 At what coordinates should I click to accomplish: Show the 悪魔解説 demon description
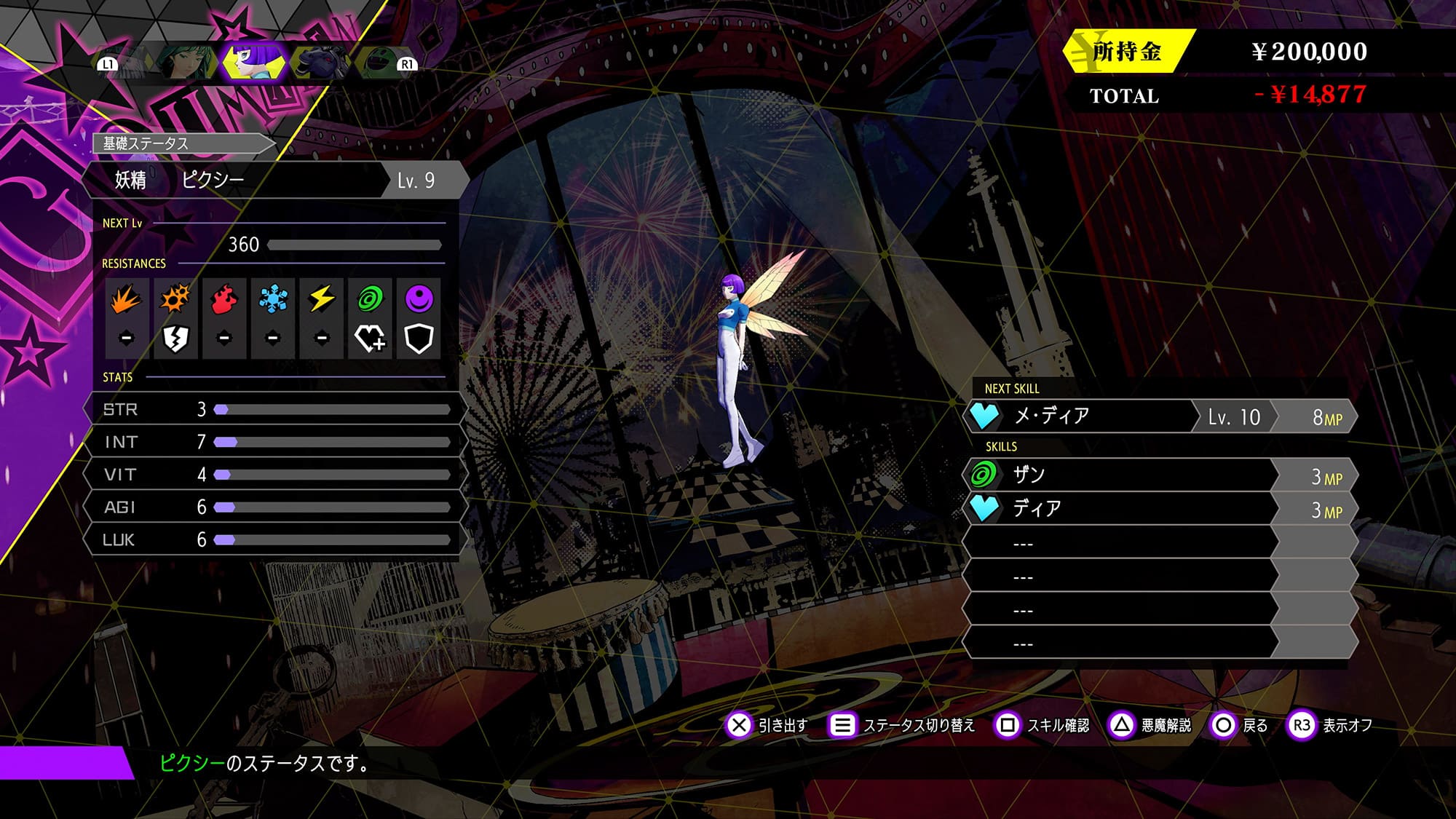click(x=1150, y=725)
